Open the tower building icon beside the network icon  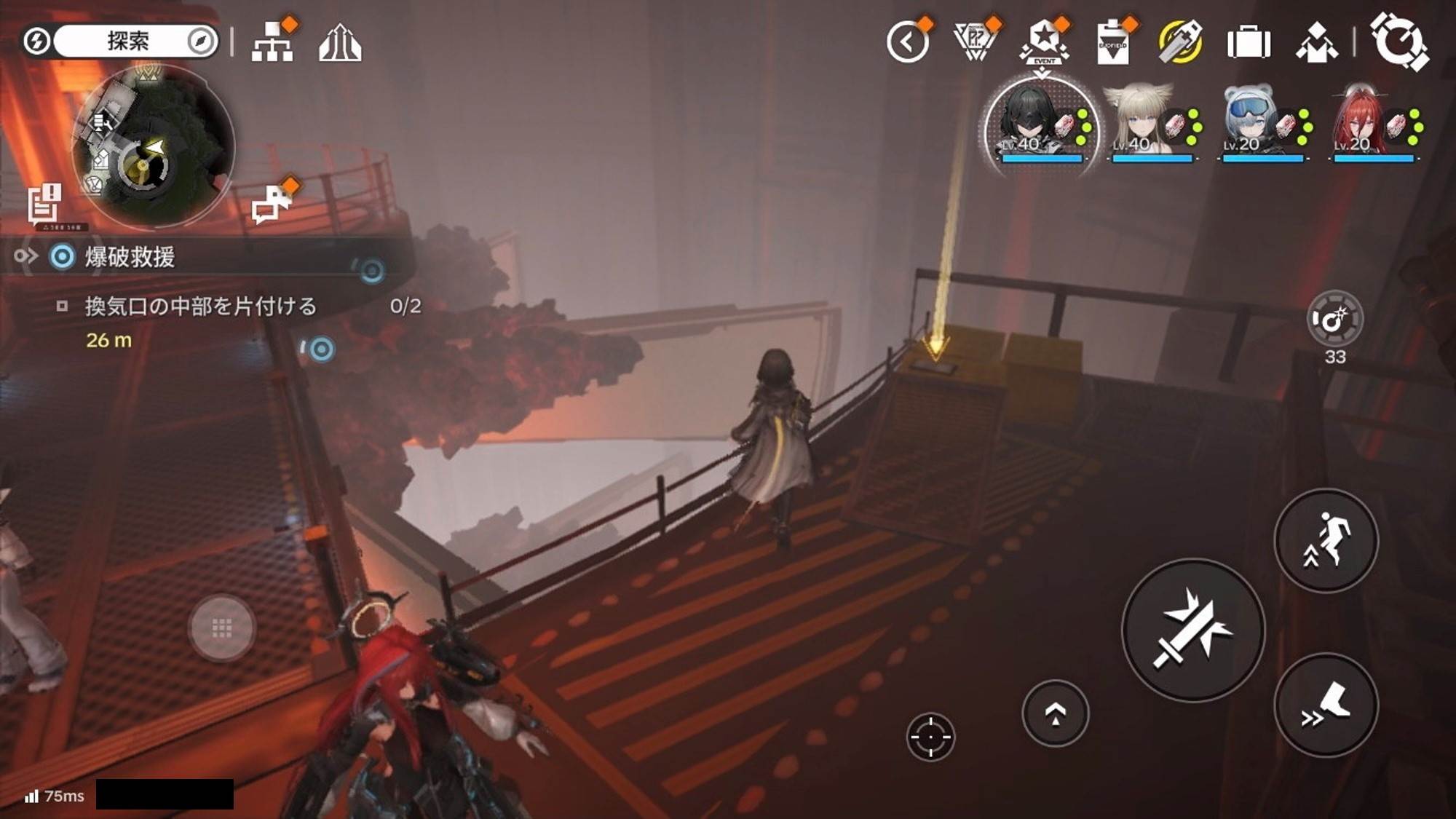click(x=340, y=42)
